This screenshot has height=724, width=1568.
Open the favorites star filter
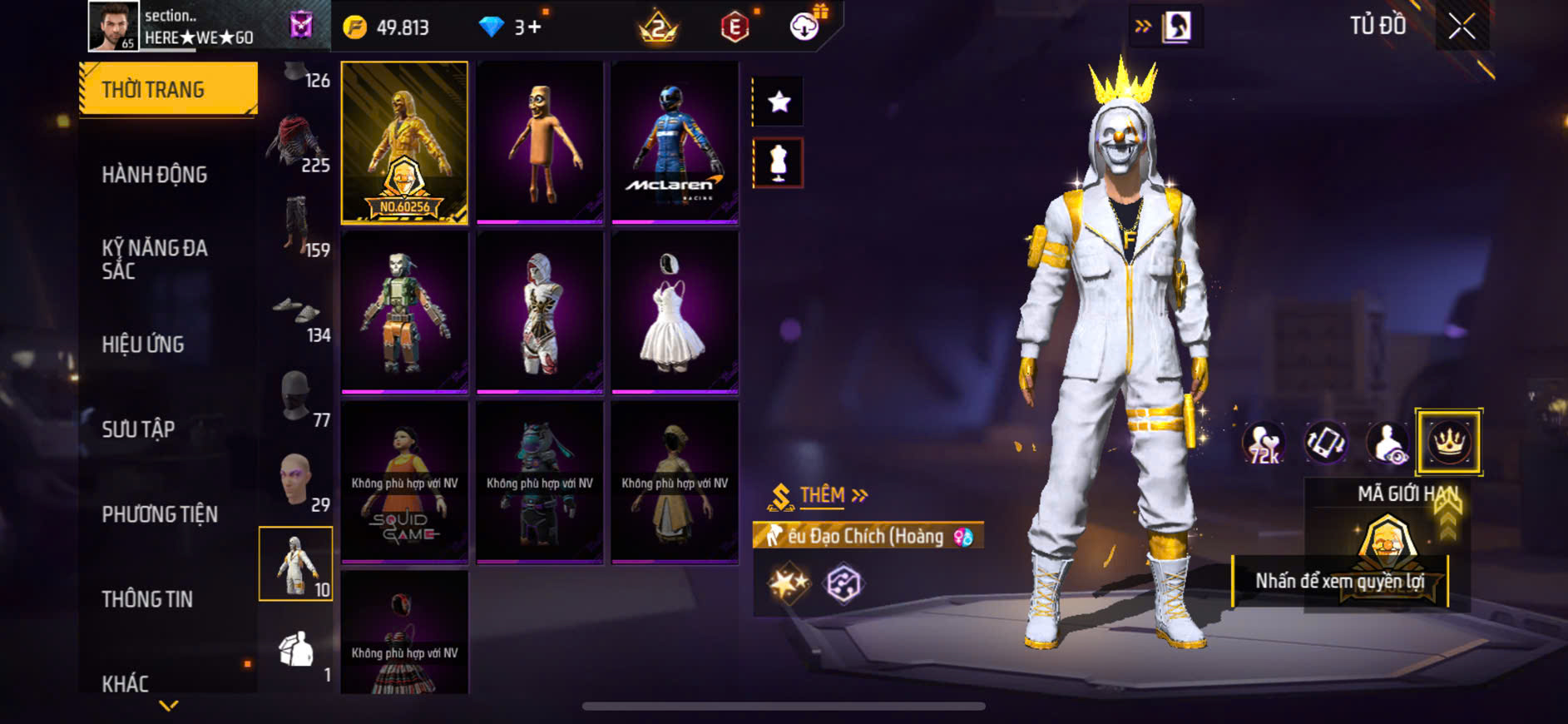(x=779, y=102)
